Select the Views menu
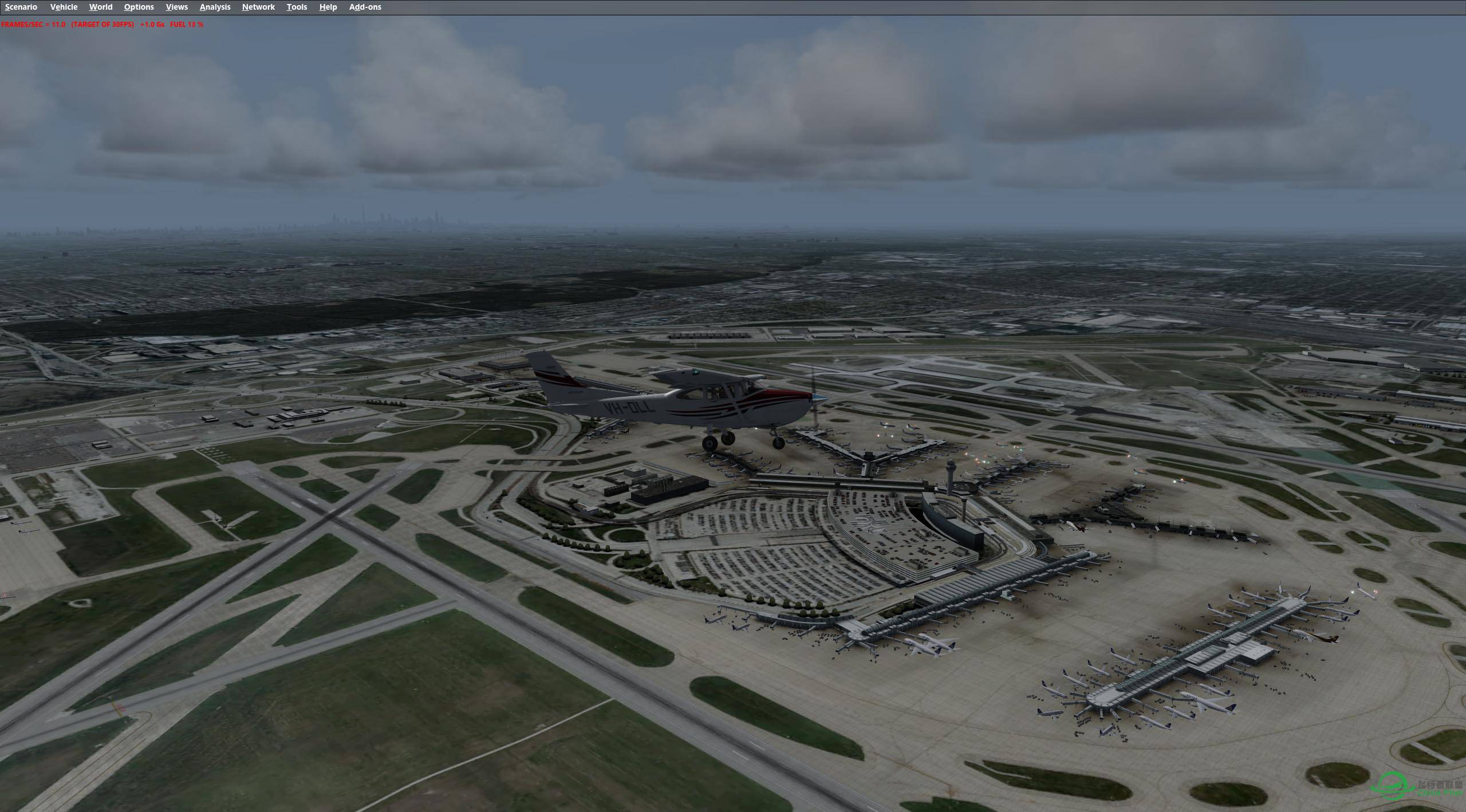 [x=176, y=7]
